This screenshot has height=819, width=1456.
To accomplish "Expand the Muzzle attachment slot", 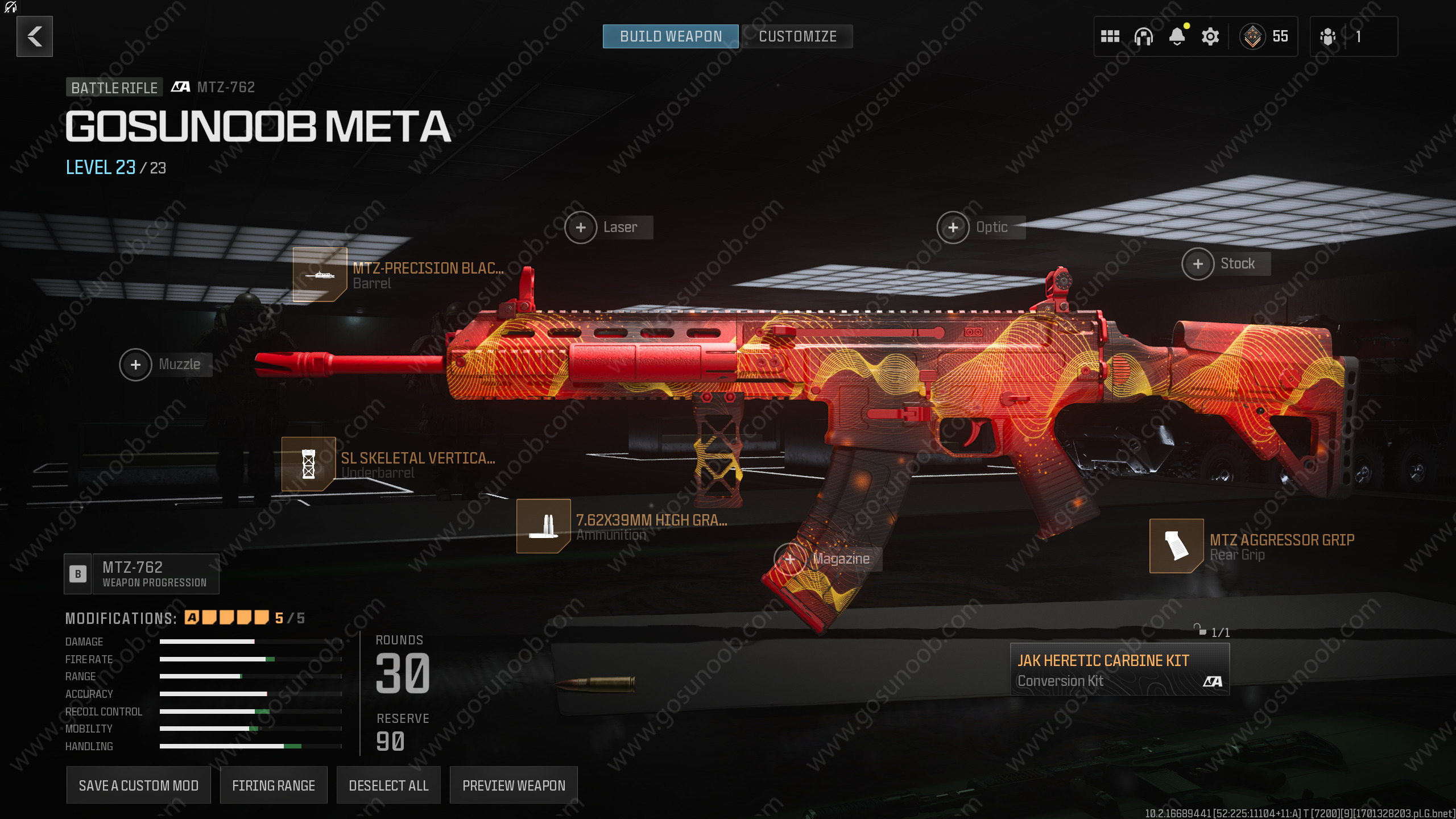I will click(x=135, y=365).
